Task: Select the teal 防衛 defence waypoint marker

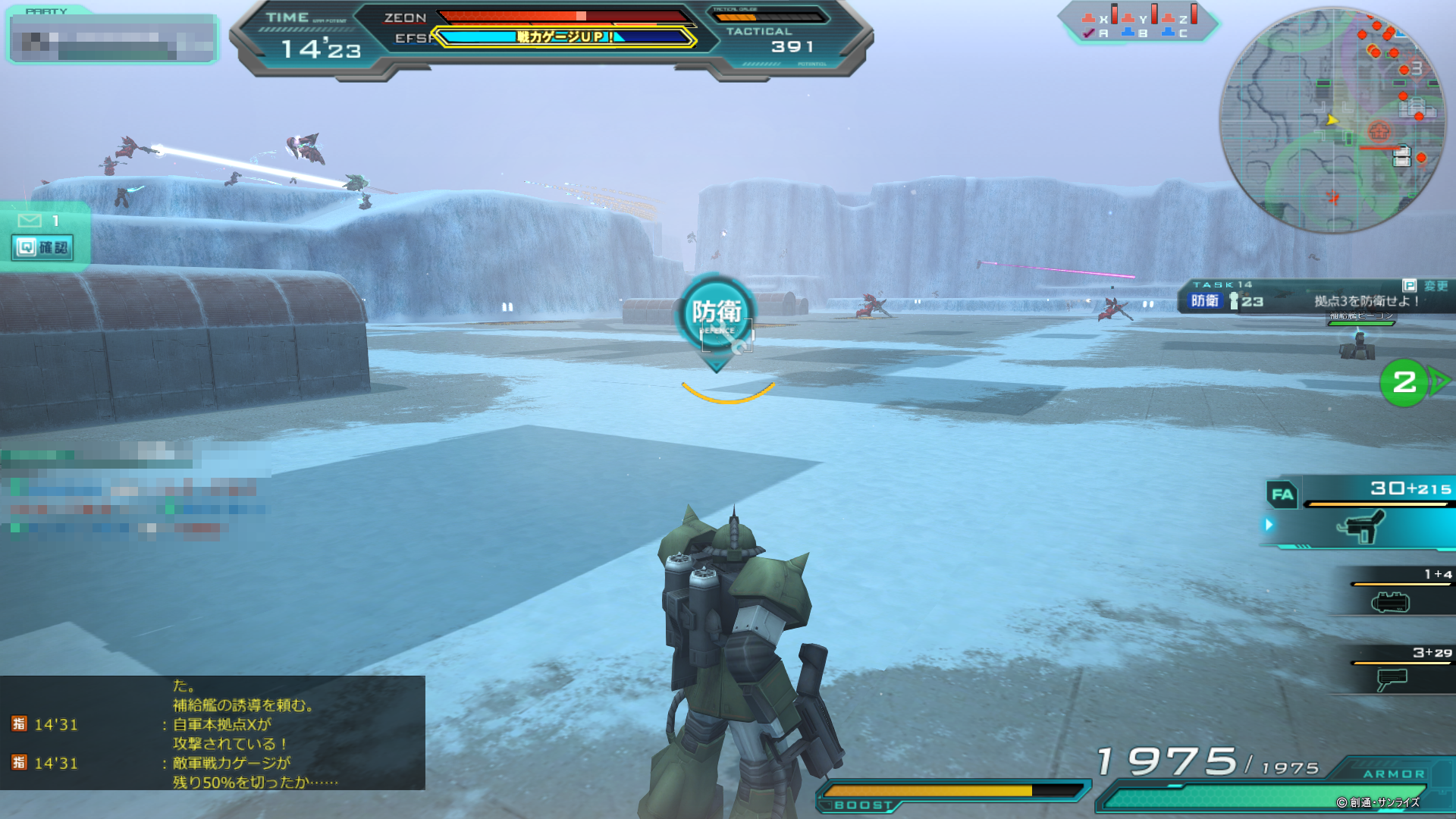Action: pyautogui.click(x=716, y=313)
